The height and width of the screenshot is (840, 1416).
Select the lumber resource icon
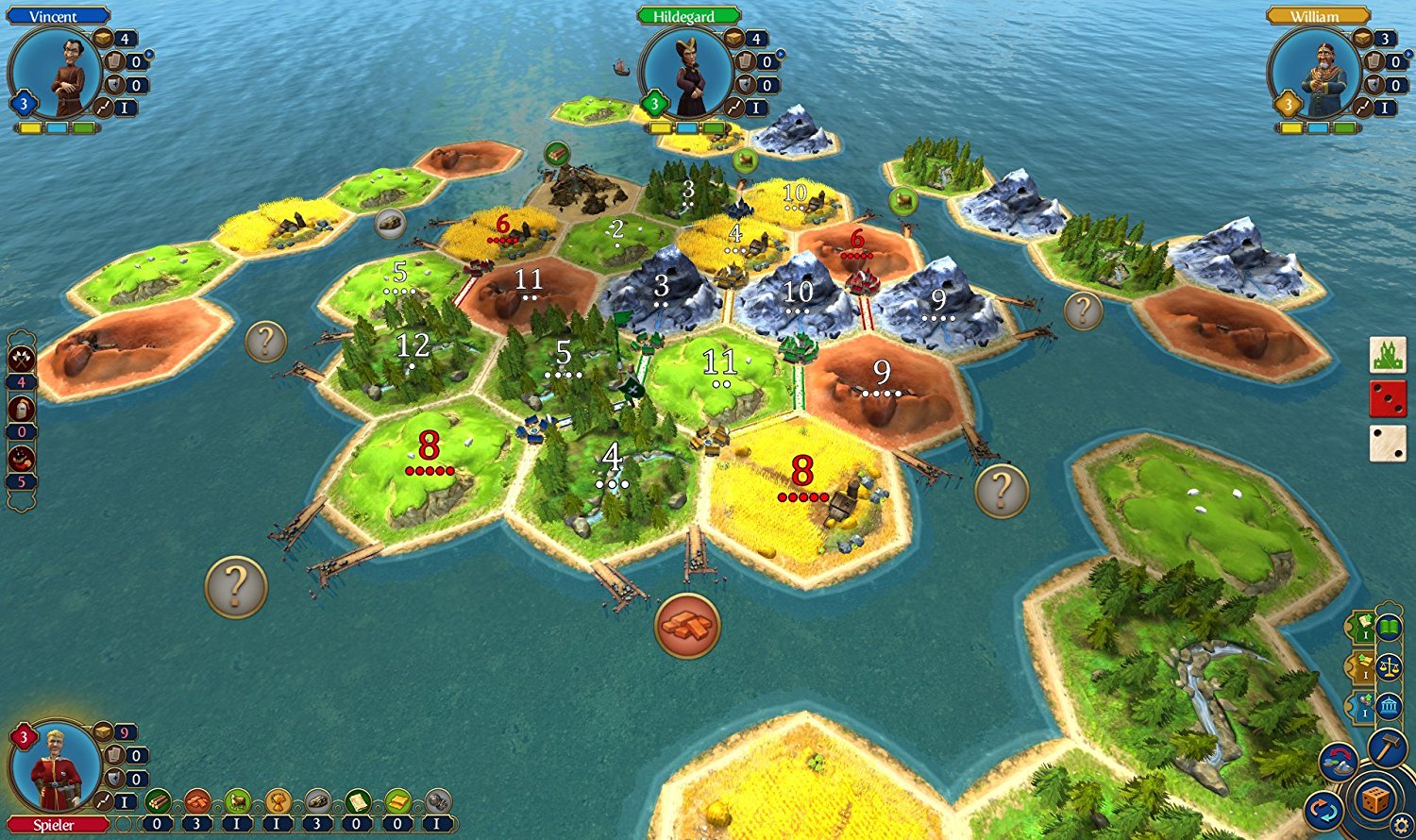tap(158, 802)
